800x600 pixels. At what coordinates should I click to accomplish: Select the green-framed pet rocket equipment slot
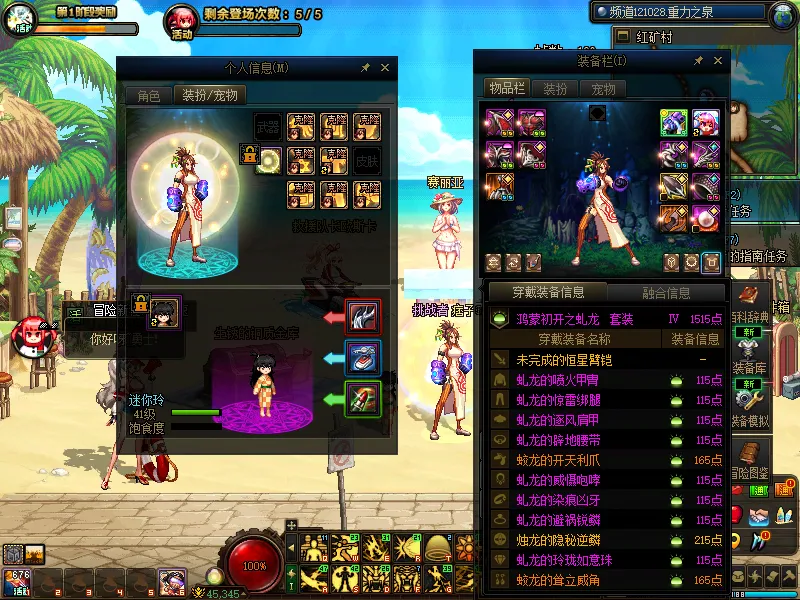362,398
